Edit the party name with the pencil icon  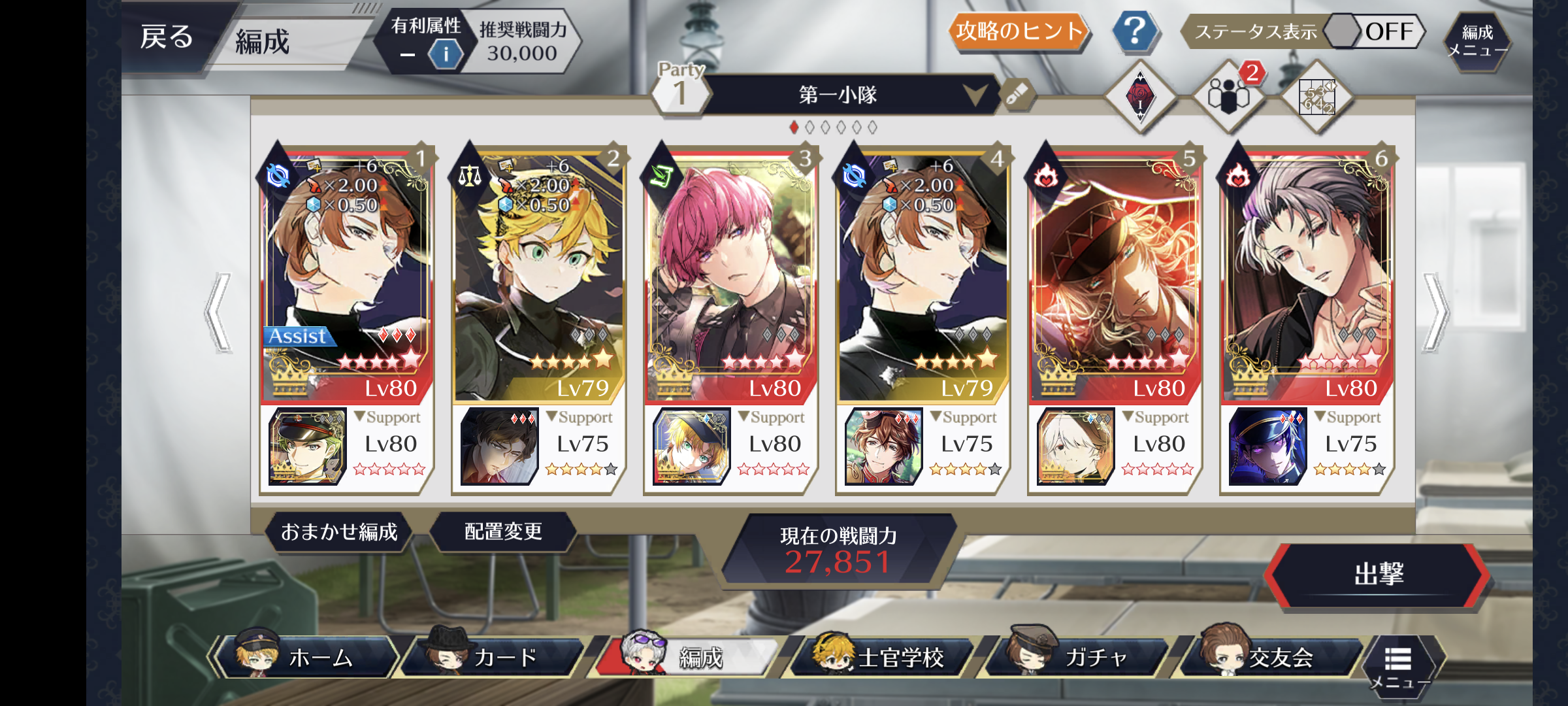[1017, 95]
